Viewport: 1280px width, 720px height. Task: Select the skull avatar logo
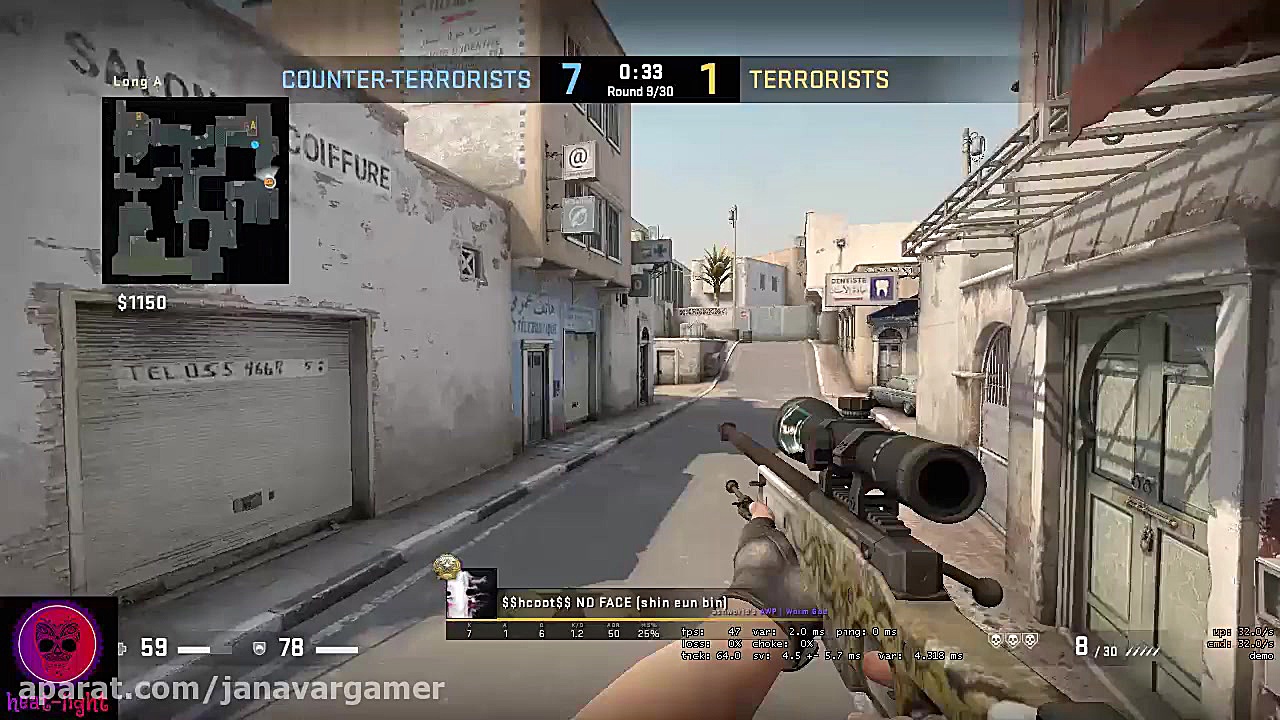coord(57,645)
